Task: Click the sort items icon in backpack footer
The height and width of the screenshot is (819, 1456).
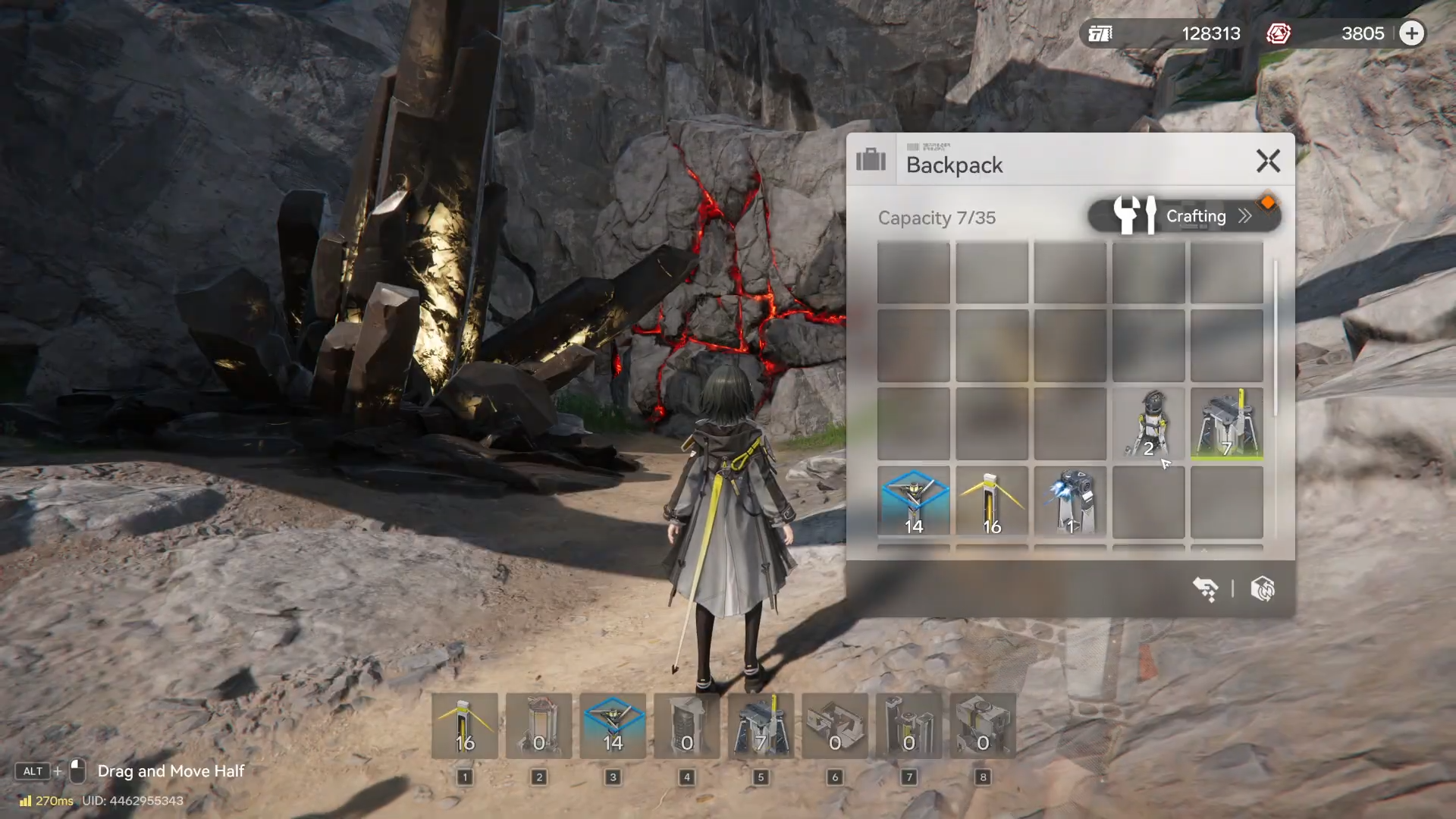Action: 1206,589
